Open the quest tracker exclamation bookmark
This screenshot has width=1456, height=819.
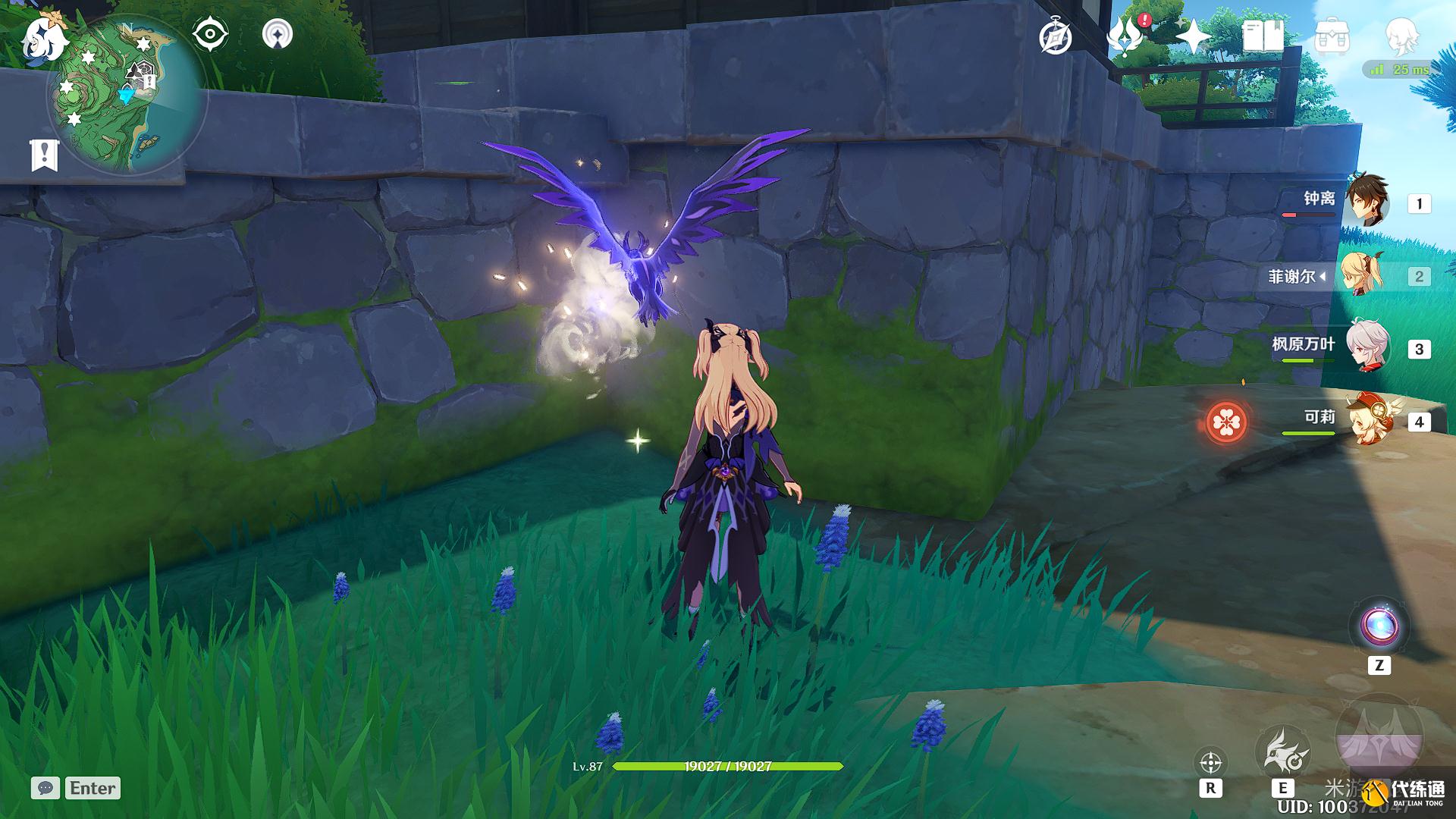[x=44, y=155]
